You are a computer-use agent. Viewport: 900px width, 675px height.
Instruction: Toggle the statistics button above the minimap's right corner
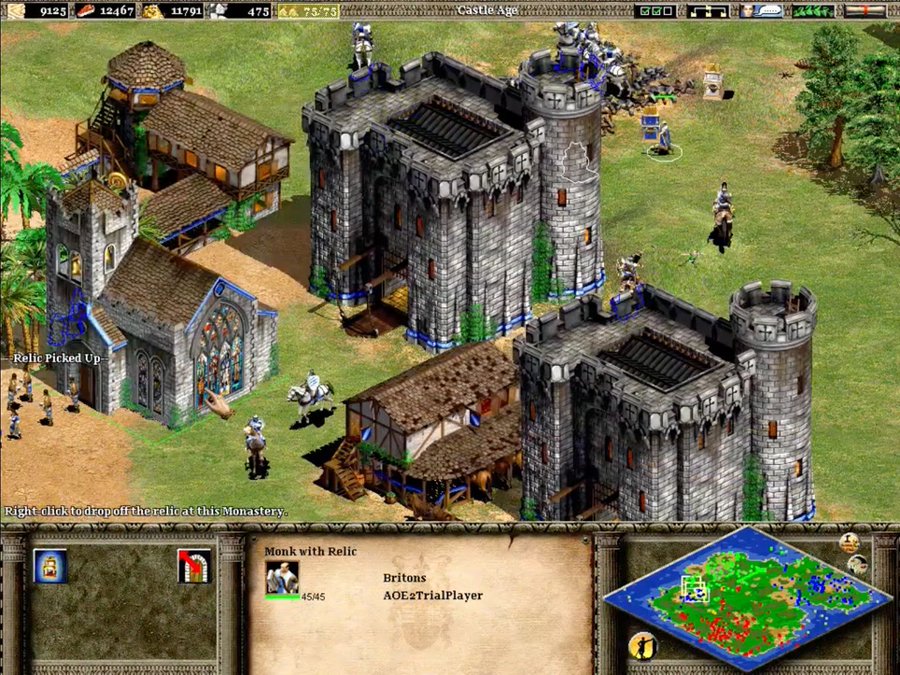click(850, 543)
